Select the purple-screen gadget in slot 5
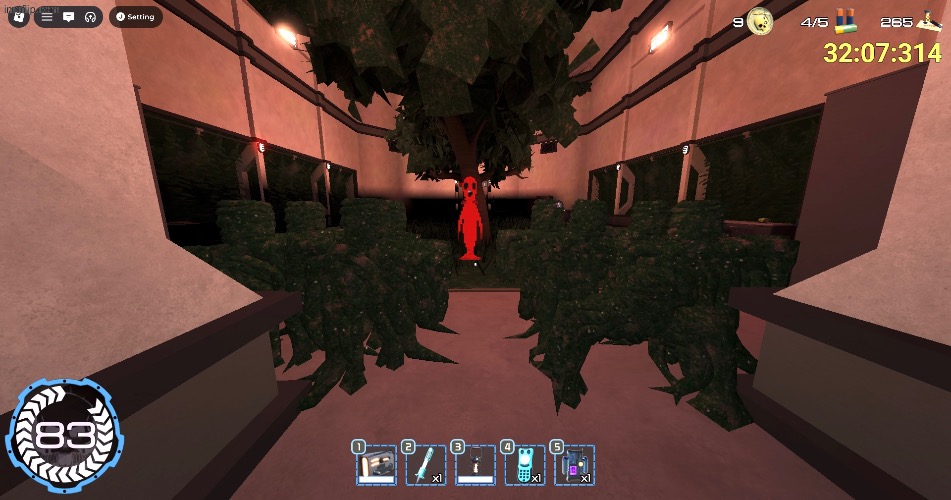The image size is (951, 500). 575,466
